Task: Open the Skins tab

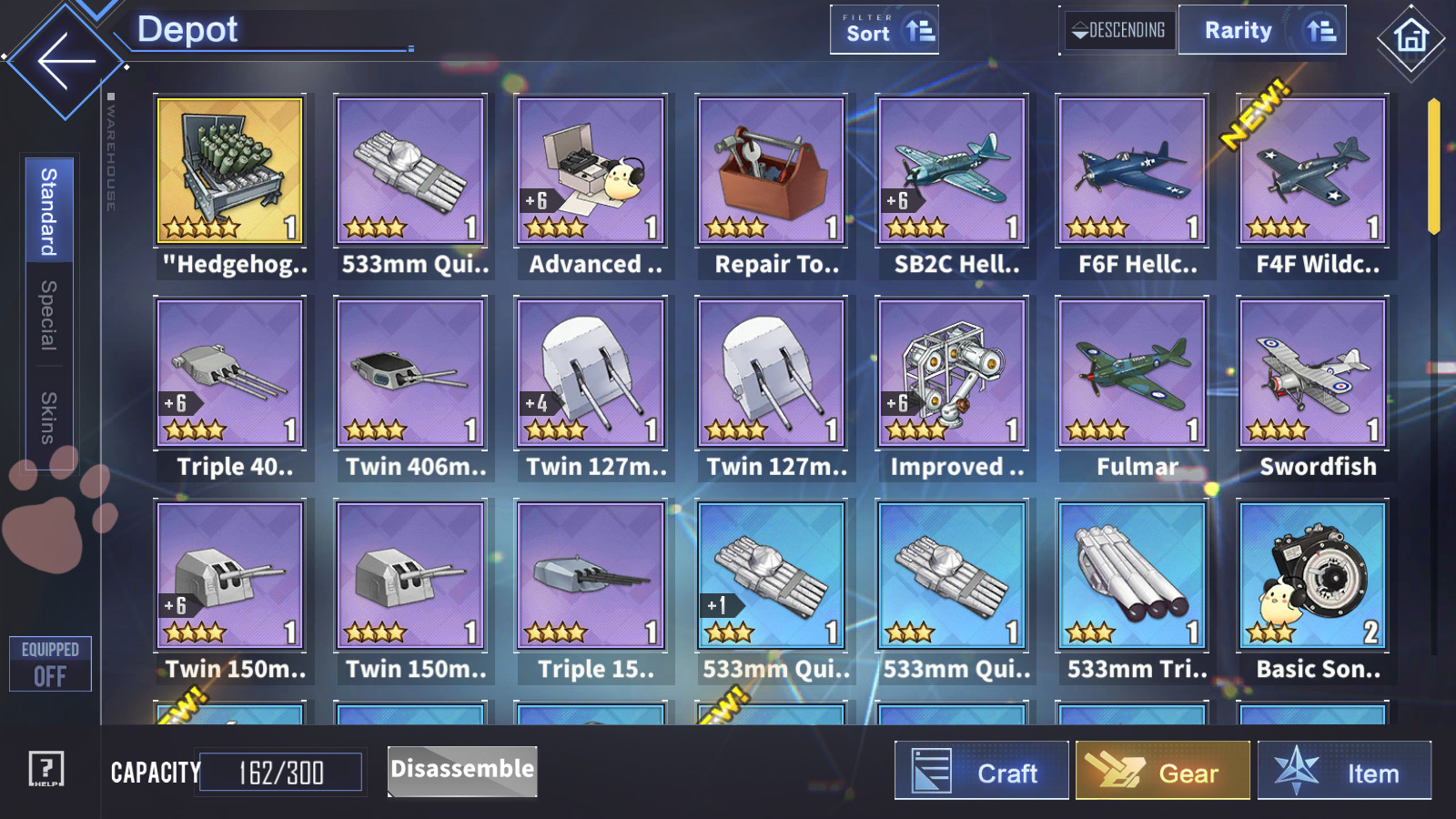Action: pos(49,418)
